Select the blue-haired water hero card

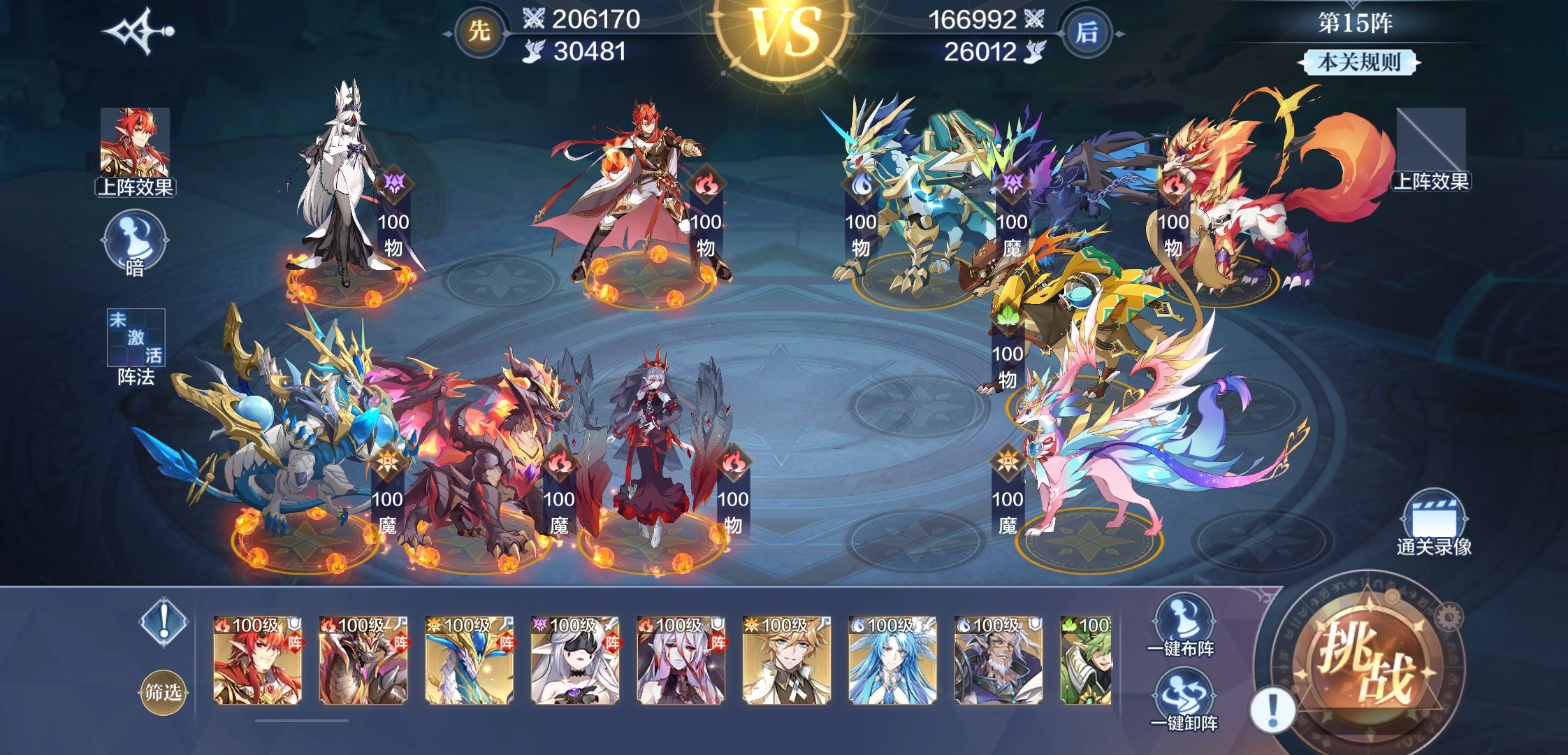pyautogui.click(x=892, y=661)
